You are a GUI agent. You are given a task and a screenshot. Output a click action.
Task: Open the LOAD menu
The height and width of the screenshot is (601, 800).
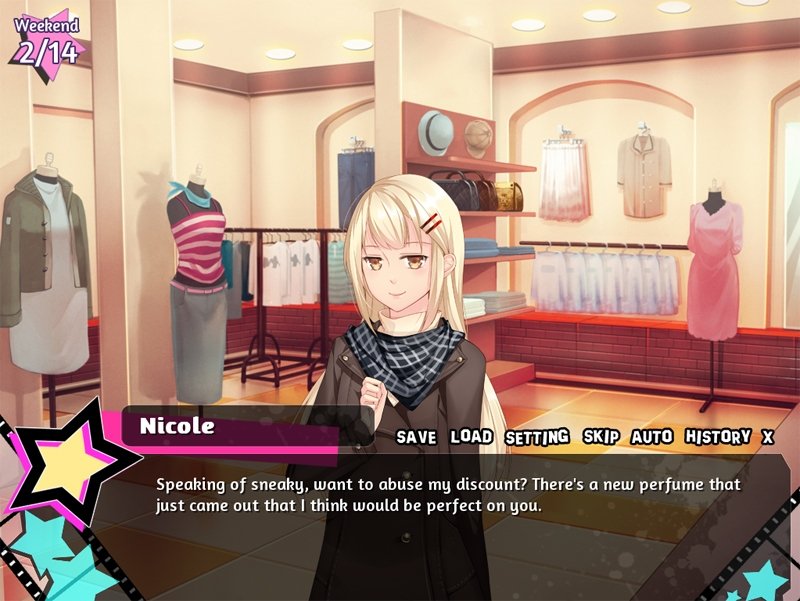[471, 437]
